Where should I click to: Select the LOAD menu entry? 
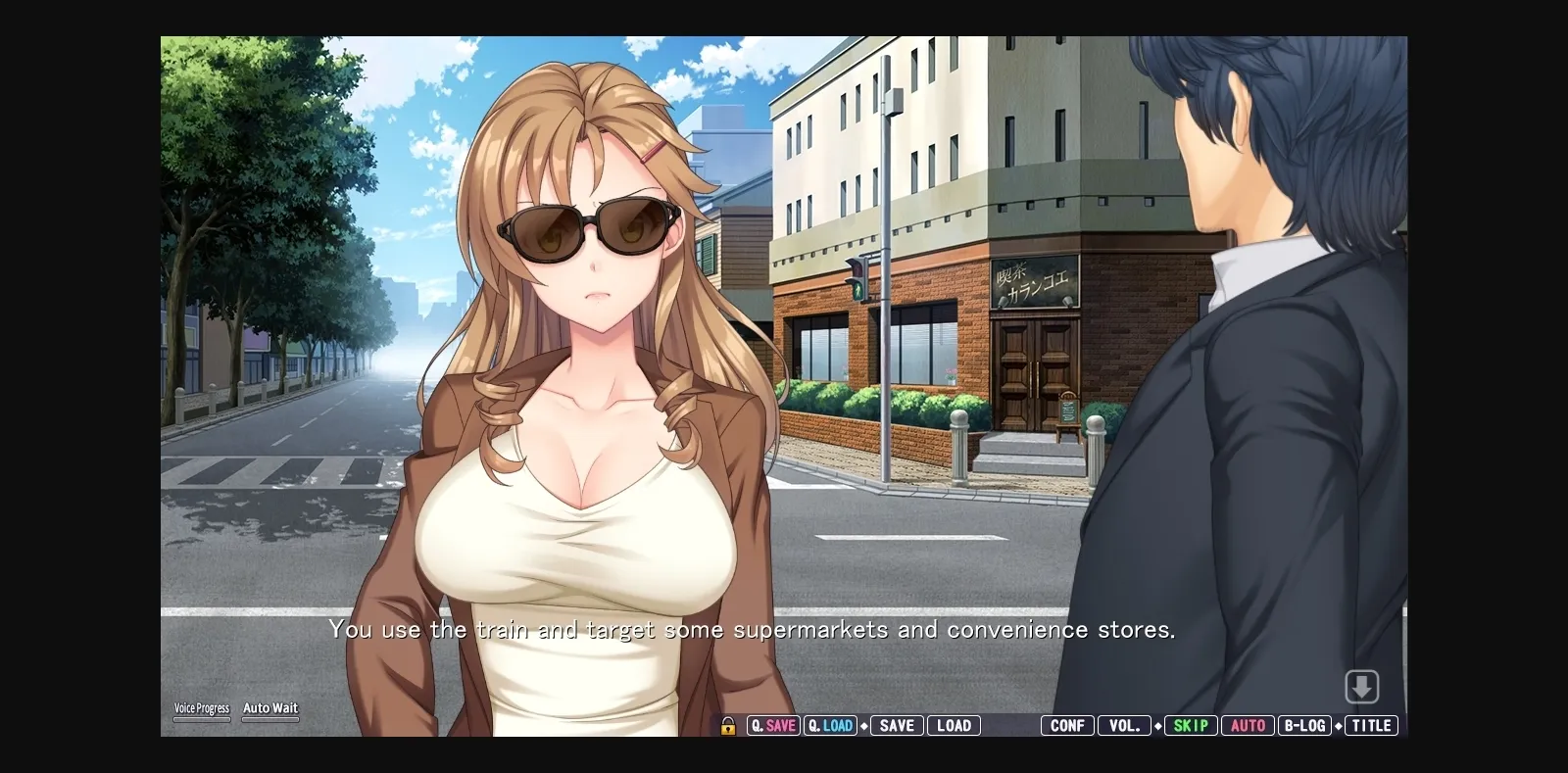[953, 725]
